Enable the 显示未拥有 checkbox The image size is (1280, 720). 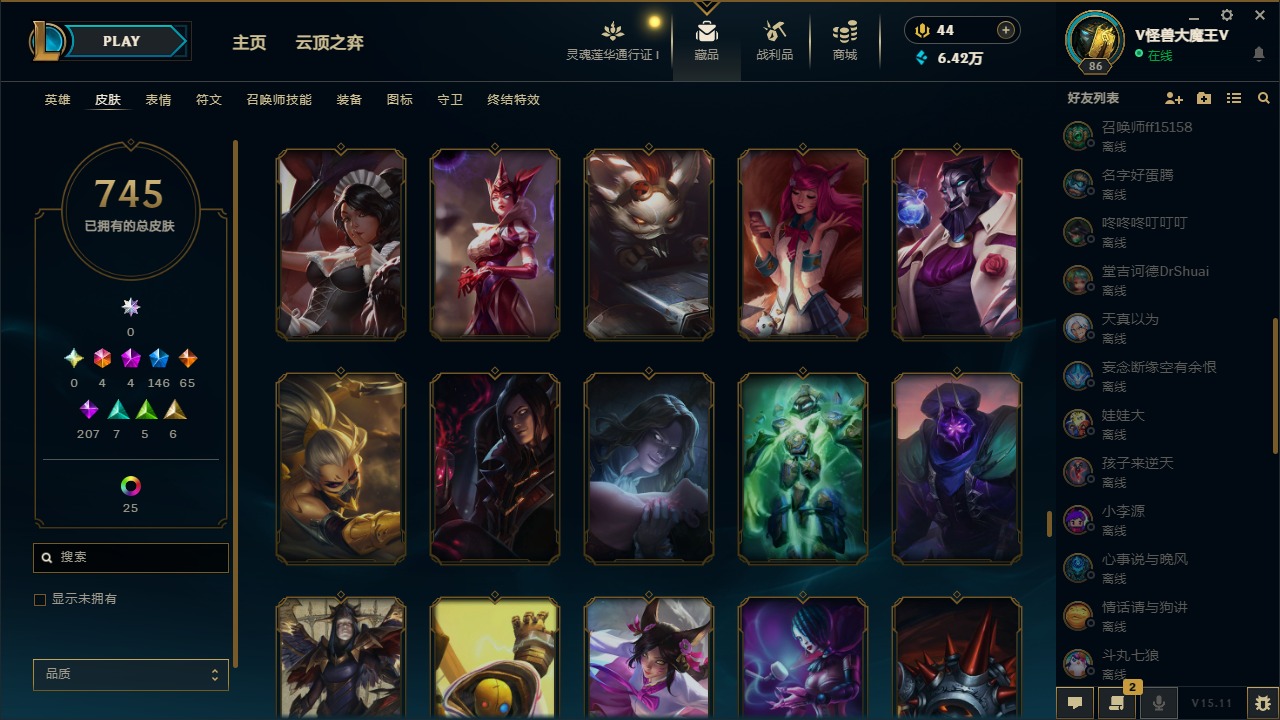click(x=40, y=599)
